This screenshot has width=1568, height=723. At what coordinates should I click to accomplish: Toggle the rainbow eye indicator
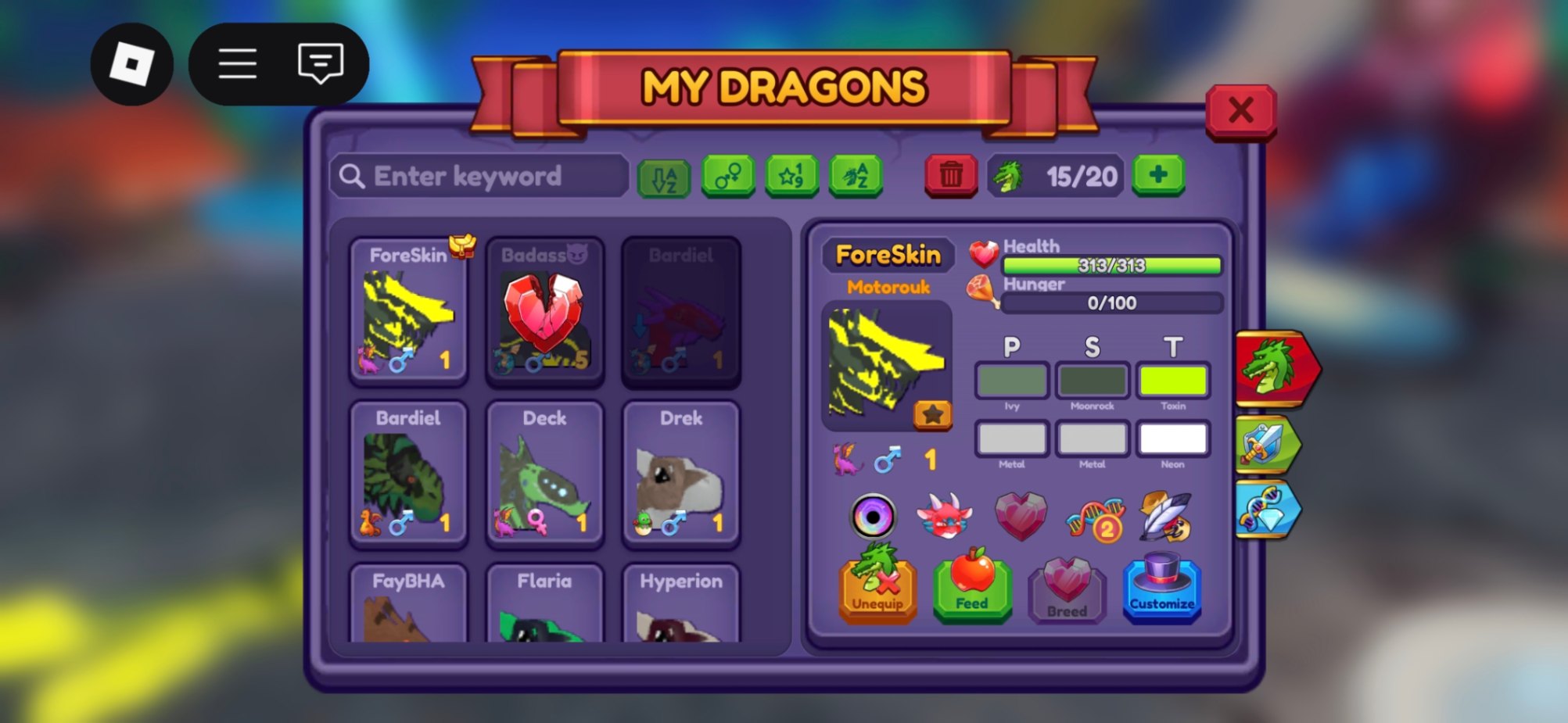tap(876, 516)
